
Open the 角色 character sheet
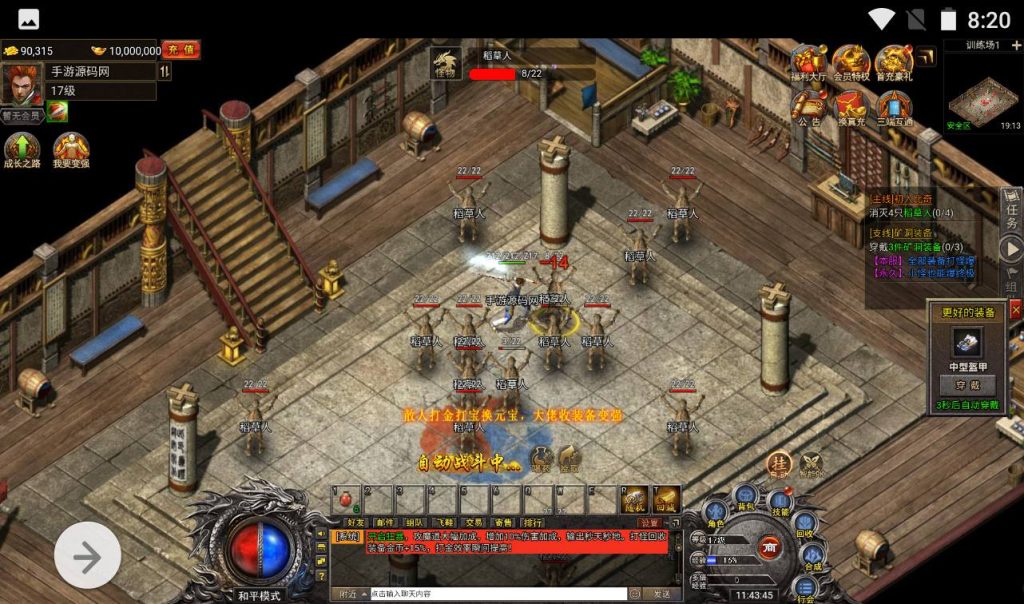tap(715, 513)
